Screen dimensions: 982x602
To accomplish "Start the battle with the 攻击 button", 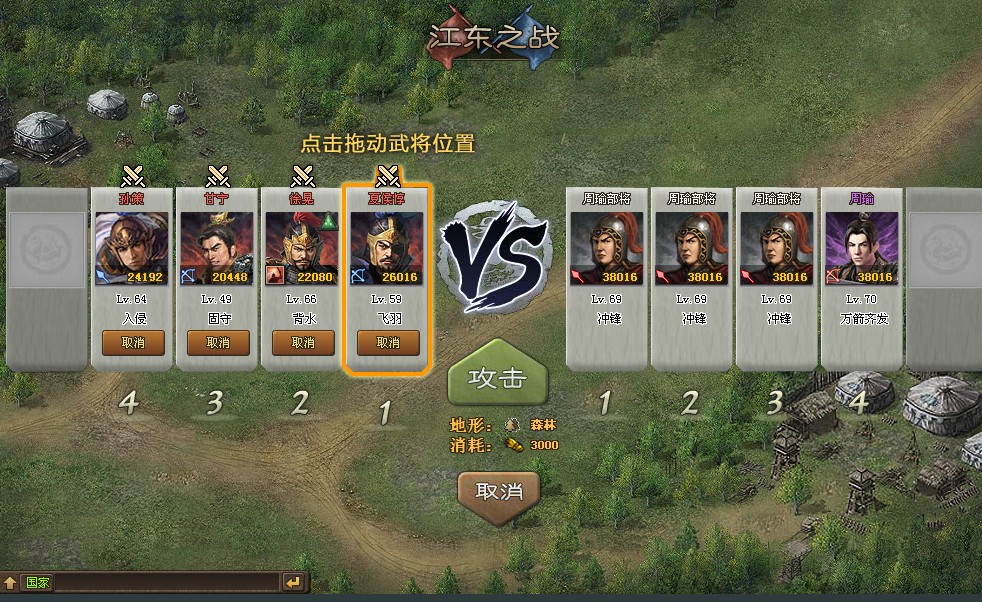I will click(x=498, y=378).
